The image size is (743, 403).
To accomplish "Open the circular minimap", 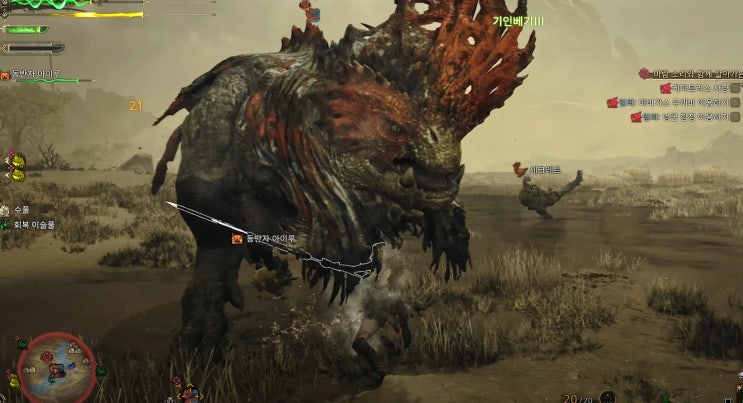I will (x=56, y=364).
